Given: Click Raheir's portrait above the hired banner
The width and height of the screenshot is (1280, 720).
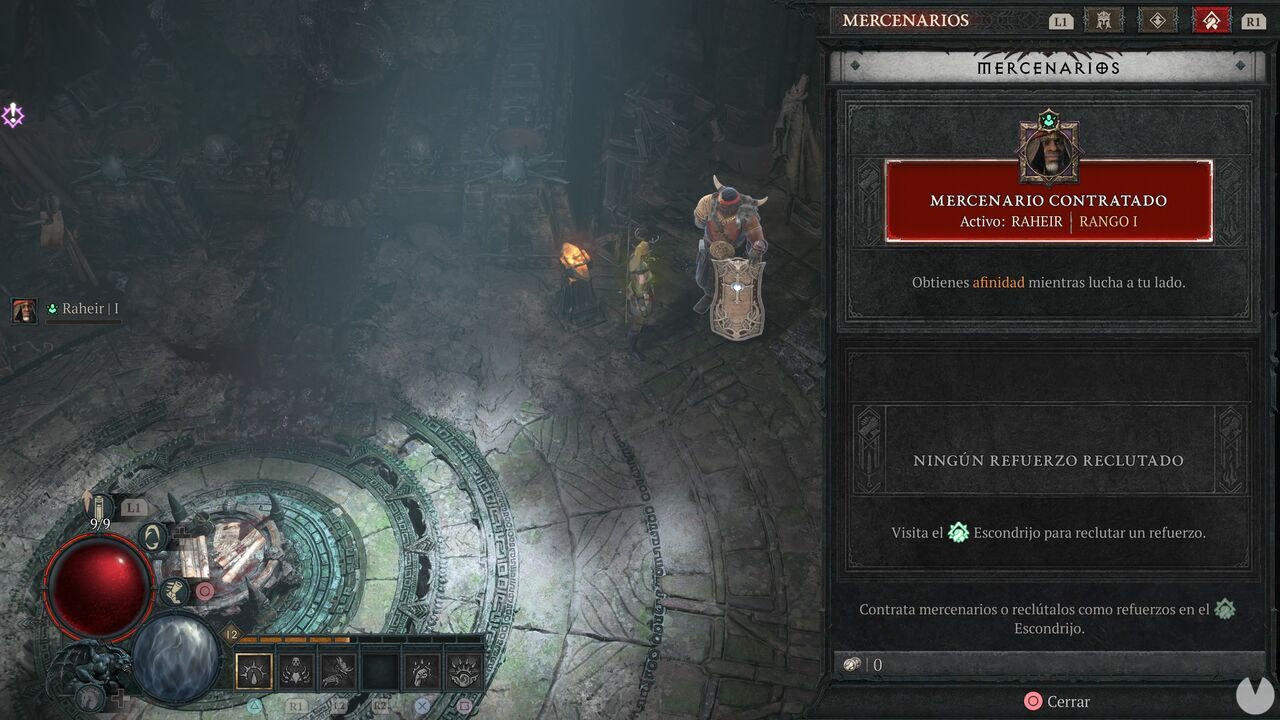Looking at the screenshot, I should [1049, 150].
